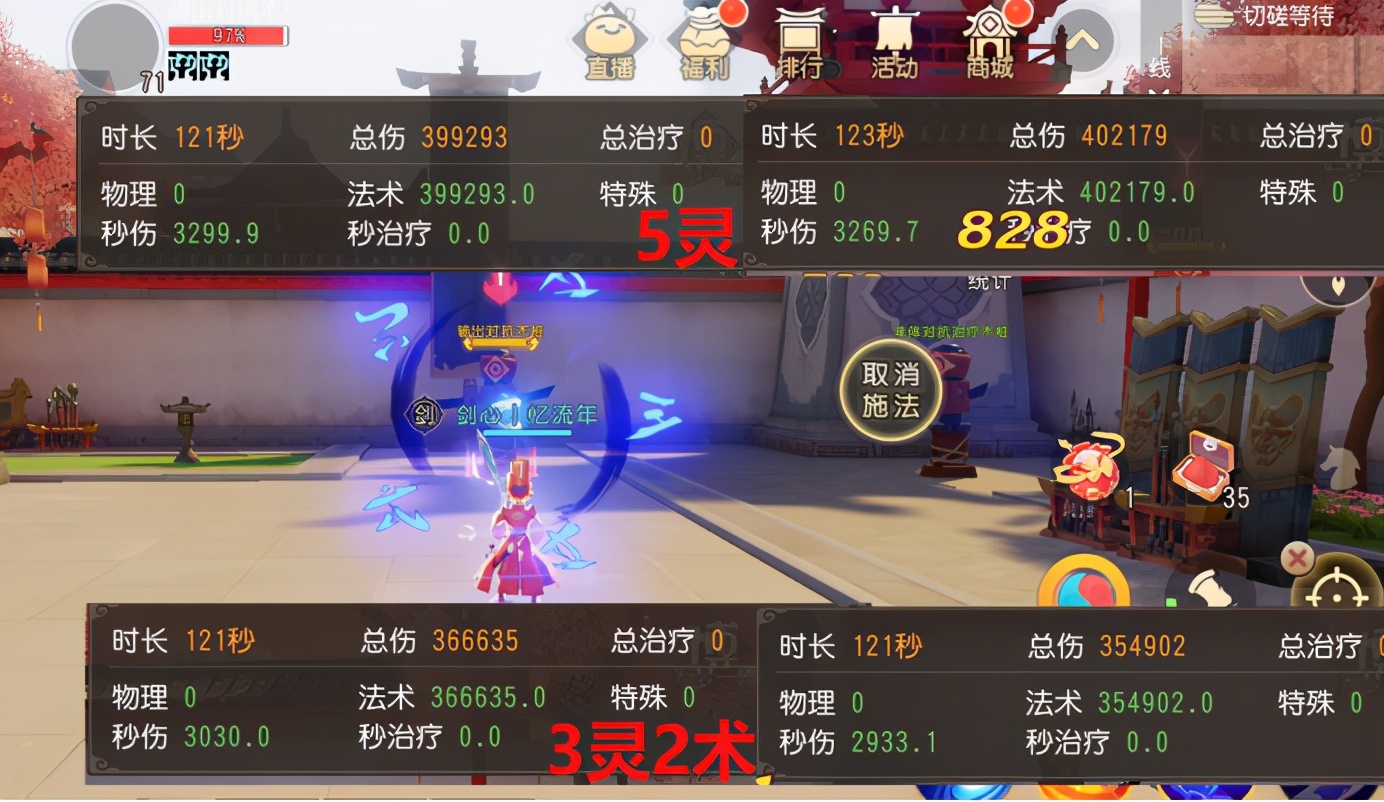
Task: Toggle the green status indicator dot
Action: click(x=1172, y=601)
